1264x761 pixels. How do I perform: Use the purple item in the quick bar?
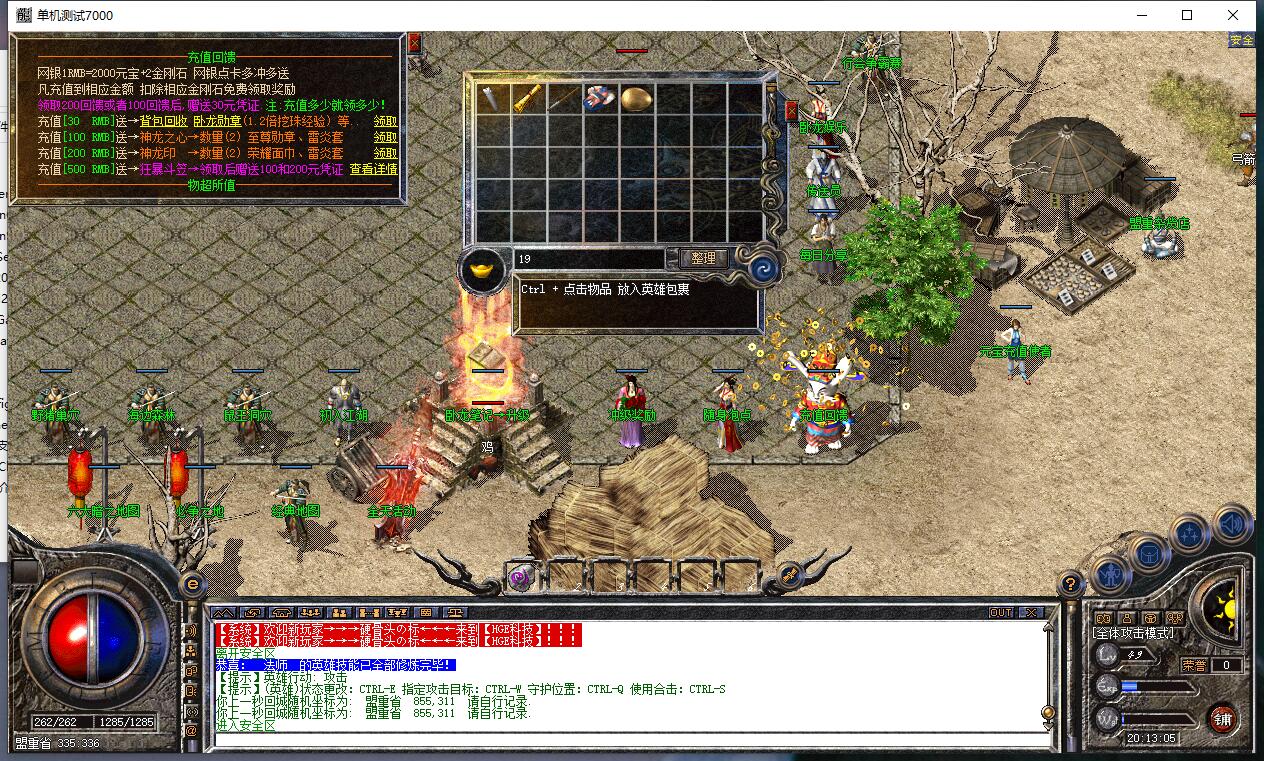pos(520,576)
